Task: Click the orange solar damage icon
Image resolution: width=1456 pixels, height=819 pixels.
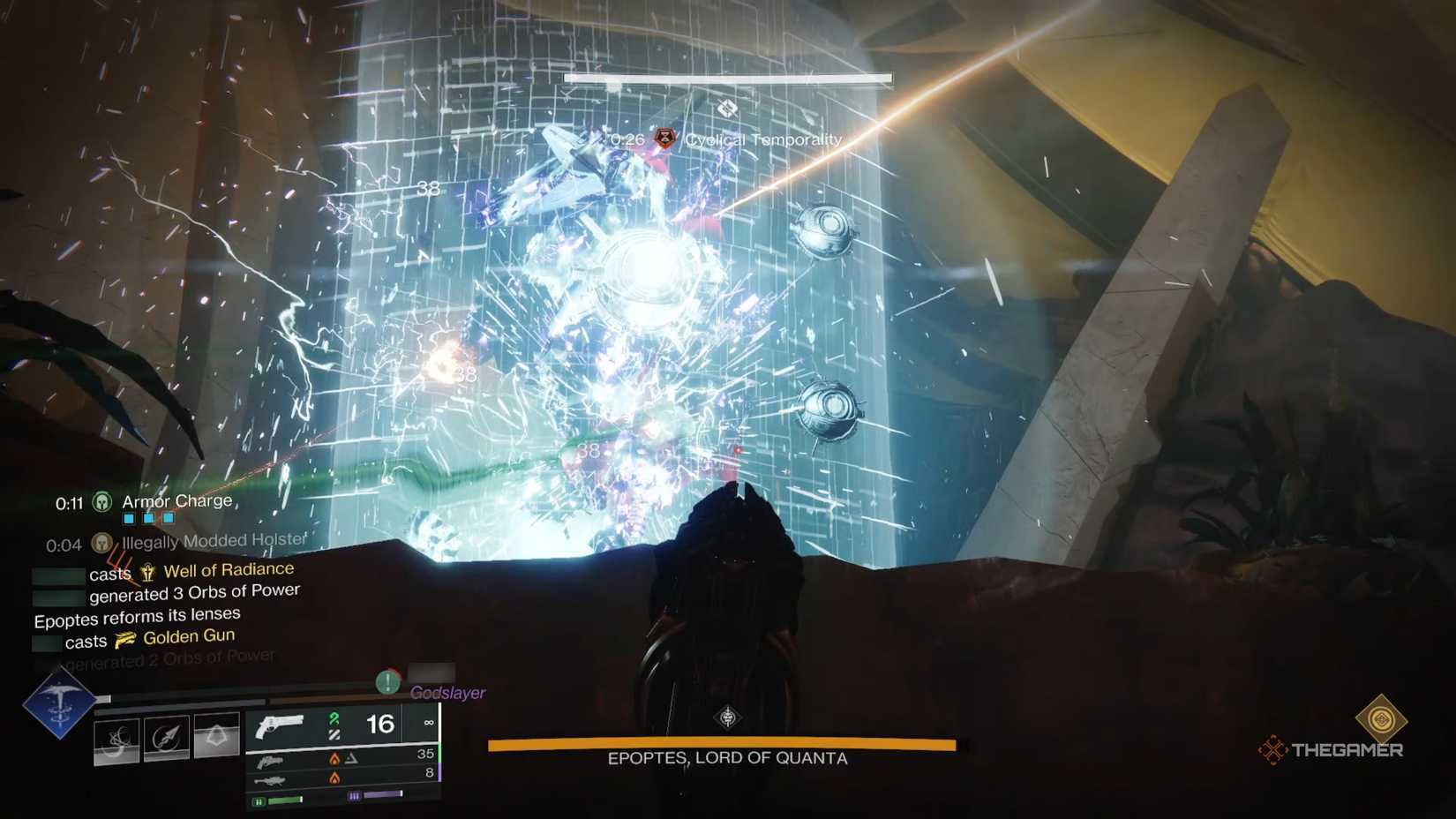Action: 335,760
